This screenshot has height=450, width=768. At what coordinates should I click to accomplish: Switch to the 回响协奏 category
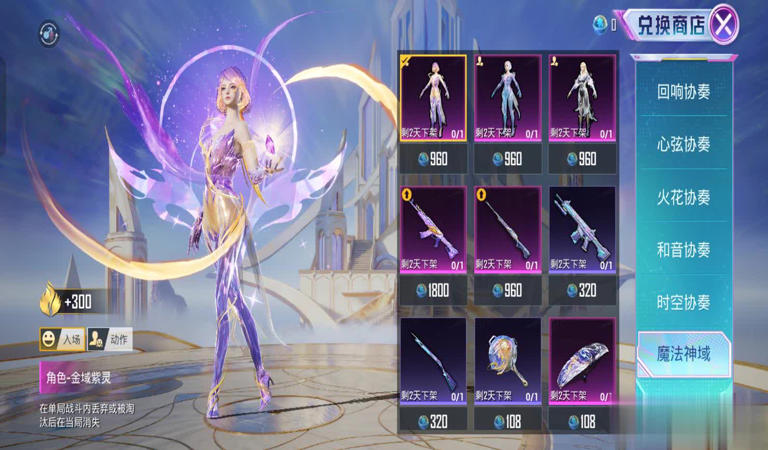point(684,91)
